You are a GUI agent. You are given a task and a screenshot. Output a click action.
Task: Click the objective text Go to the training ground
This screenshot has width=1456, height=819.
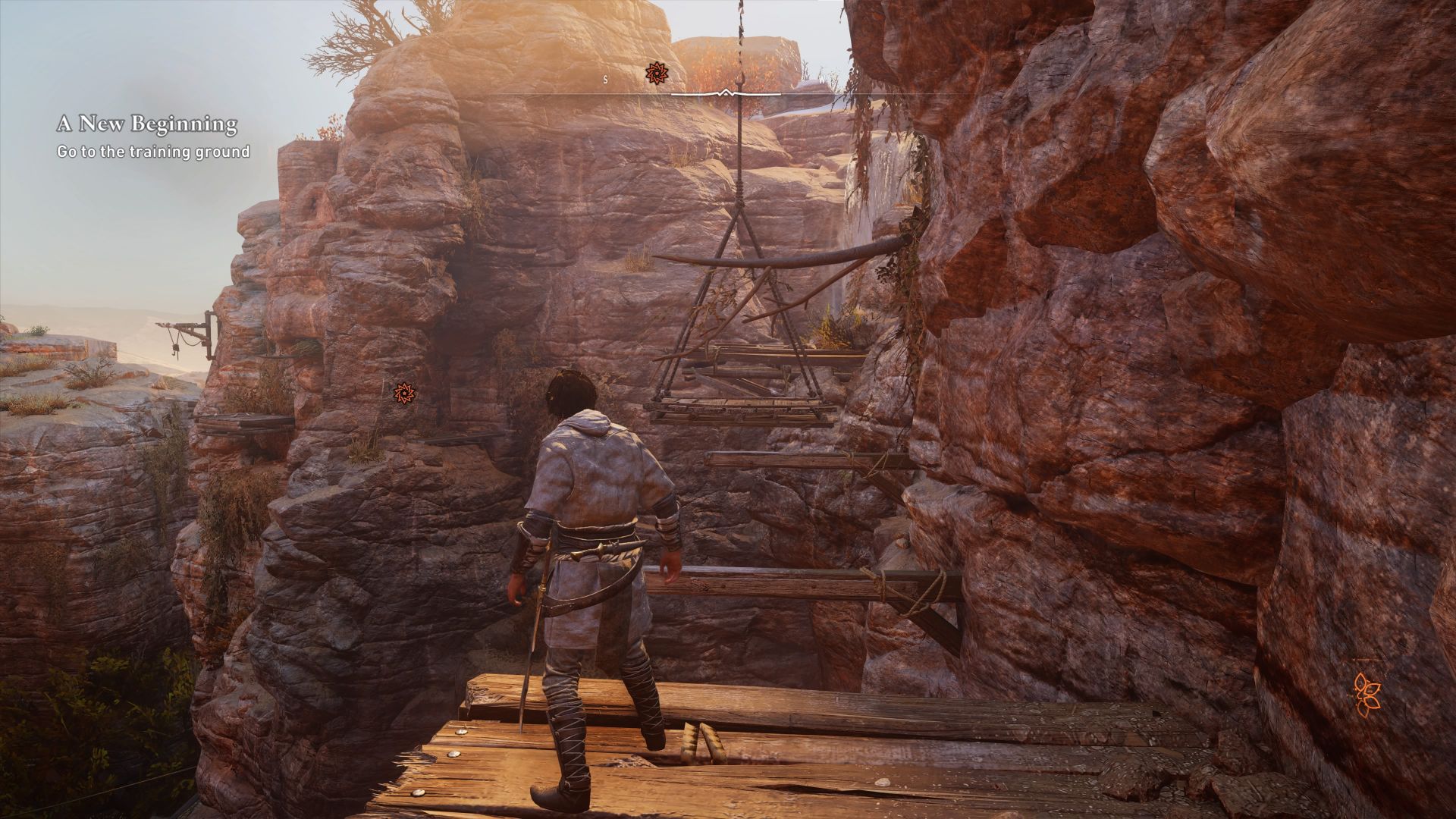tap(151, 152)
